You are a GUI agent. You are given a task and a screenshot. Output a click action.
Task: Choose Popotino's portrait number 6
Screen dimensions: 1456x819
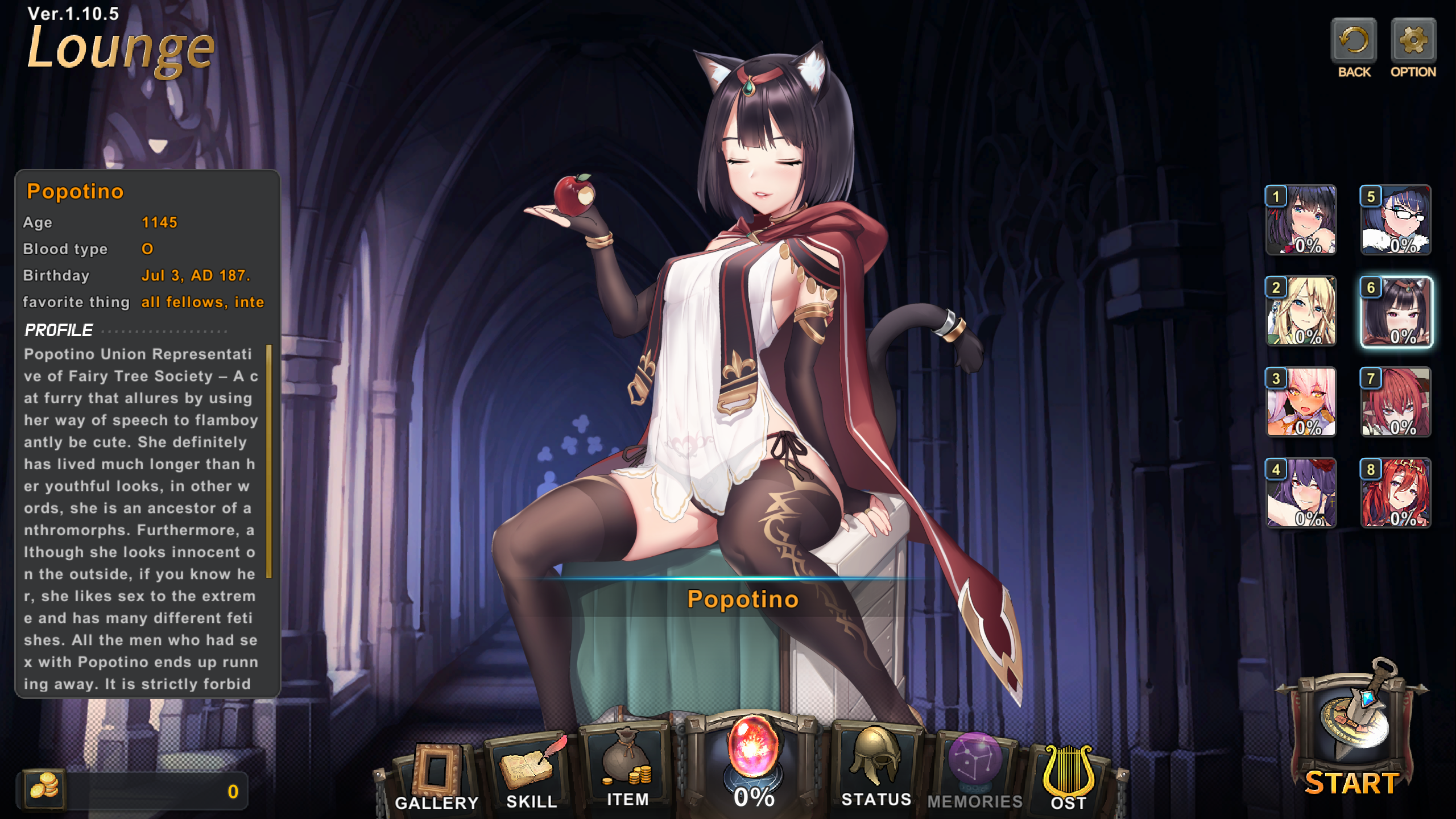tap(1396, 311)
